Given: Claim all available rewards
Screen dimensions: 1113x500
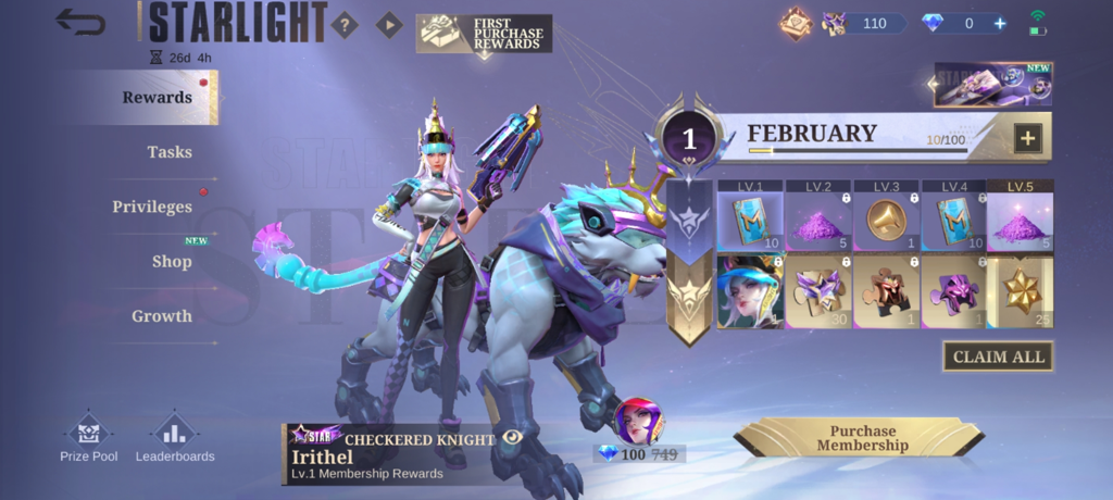Looking at the screenshot, I should click(x=998, y=357).
